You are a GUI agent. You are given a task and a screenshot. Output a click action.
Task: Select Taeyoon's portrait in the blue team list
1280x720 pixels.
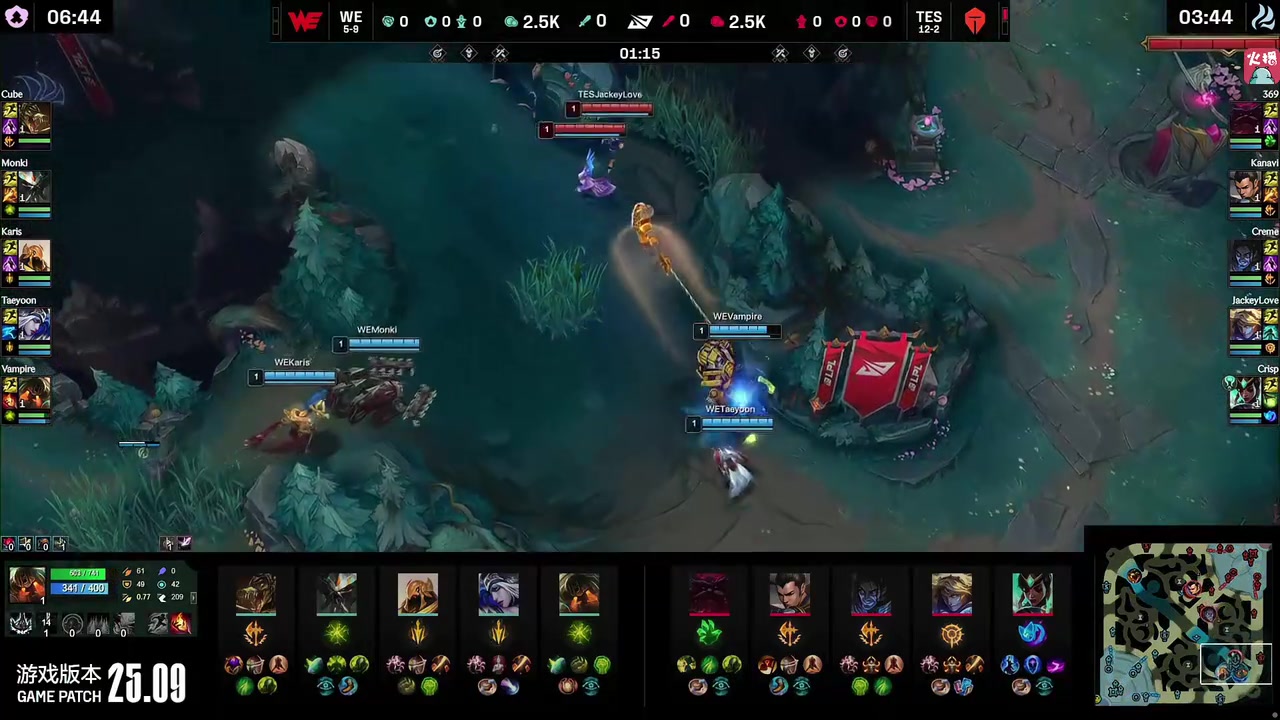pos(34,325)
